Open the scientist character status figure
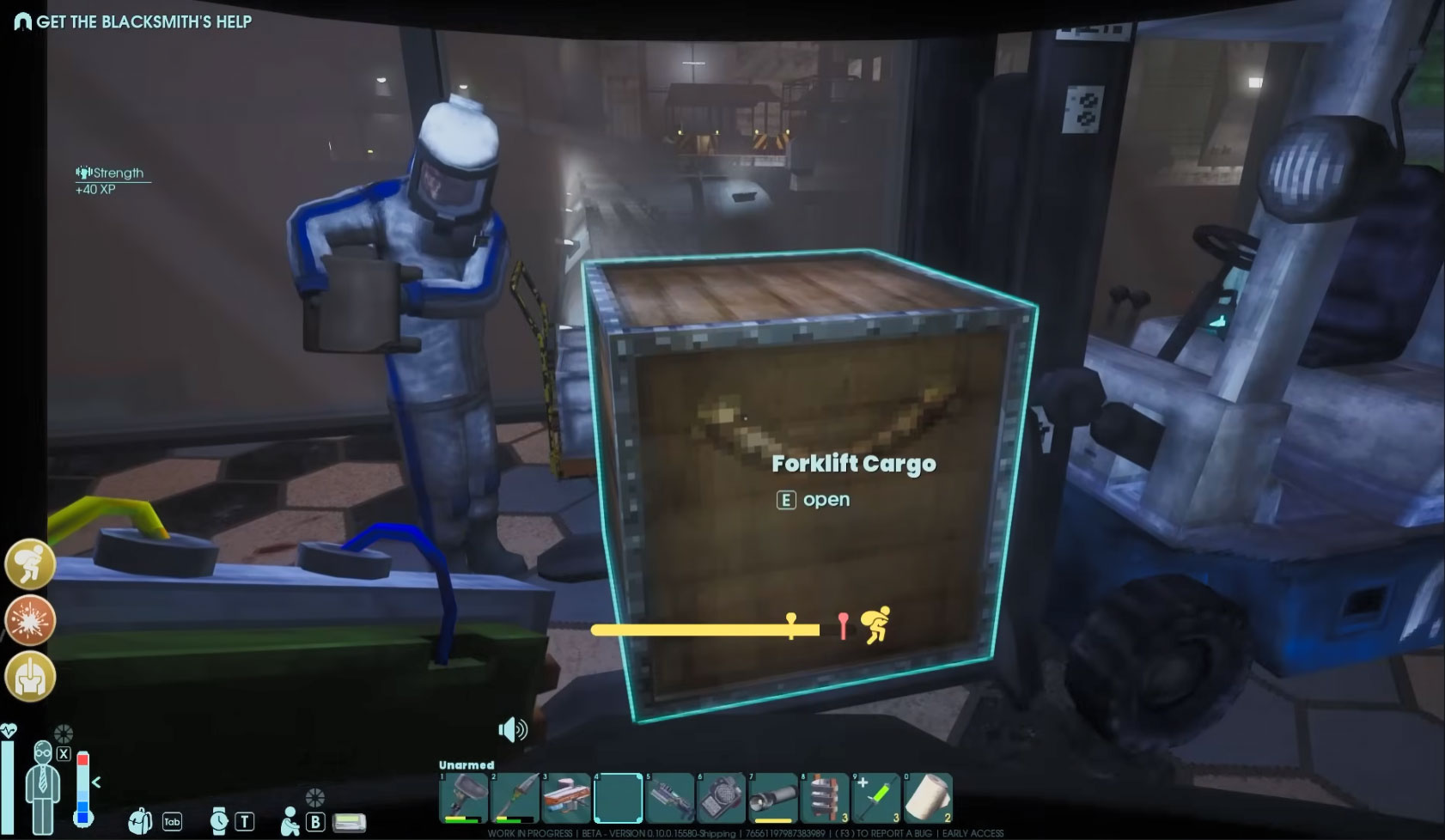The width and height of the screenshot is (1445, 840). [42, 786]
